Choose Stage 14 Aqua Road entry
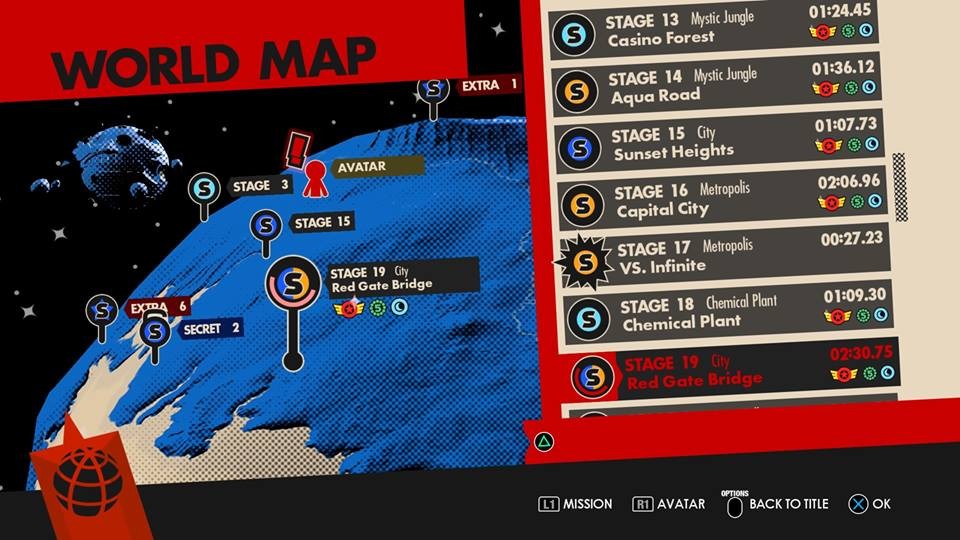The image size is (960, 540). [x=718, y=87]
